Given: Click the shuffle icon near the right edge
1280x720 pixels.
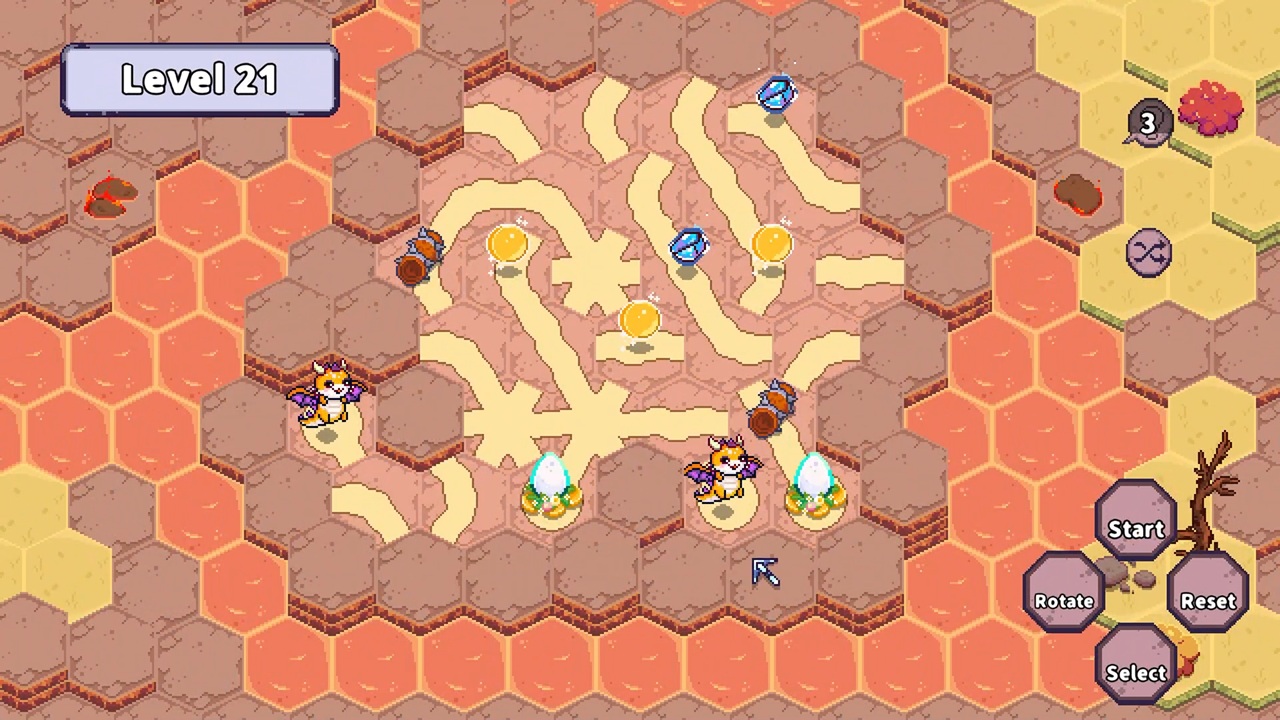Looking at the screenshot, I should point(1148,252).
